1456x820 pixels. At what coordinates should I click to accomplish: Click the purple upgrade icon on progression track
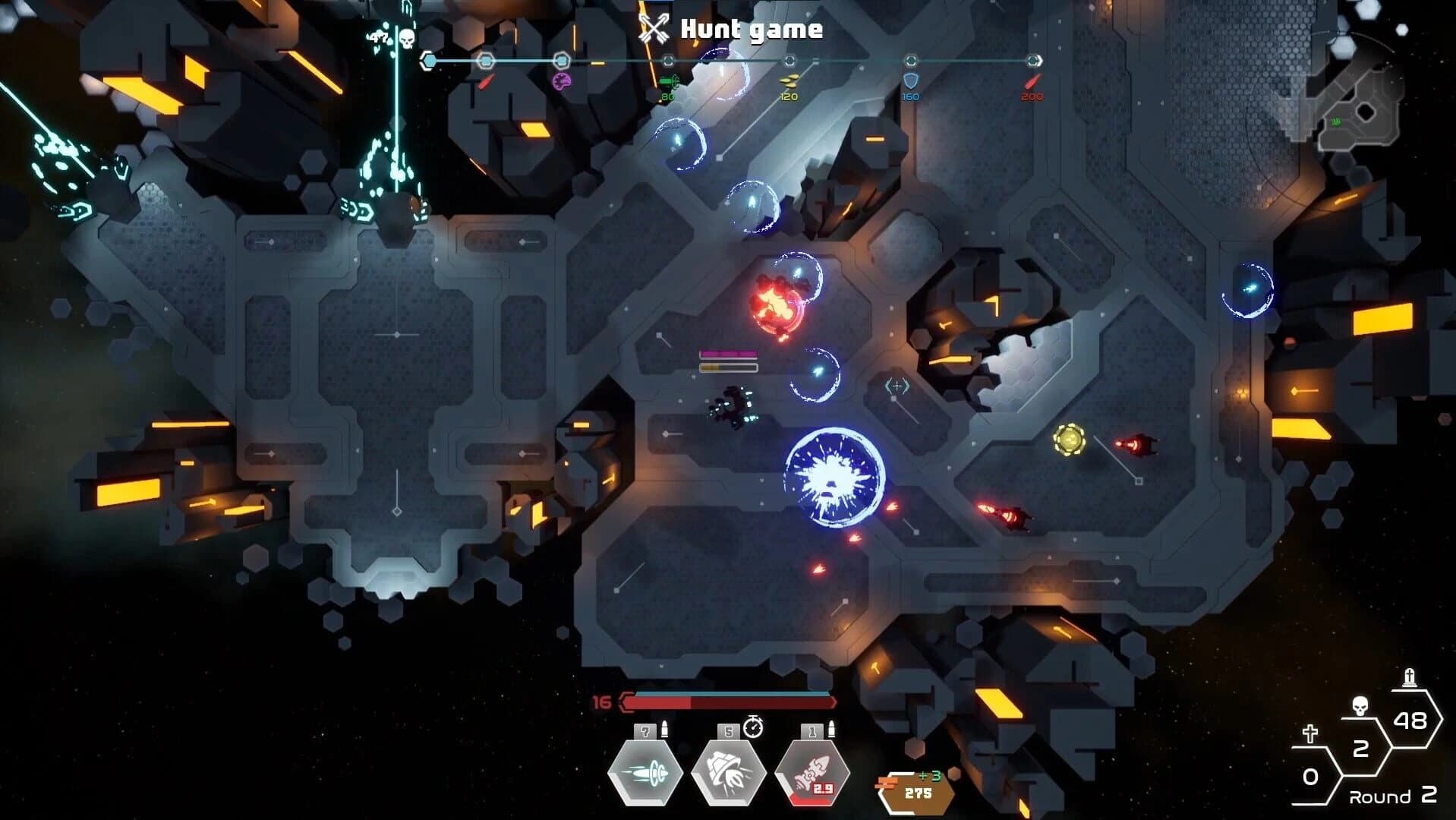(x=563, y=82)
